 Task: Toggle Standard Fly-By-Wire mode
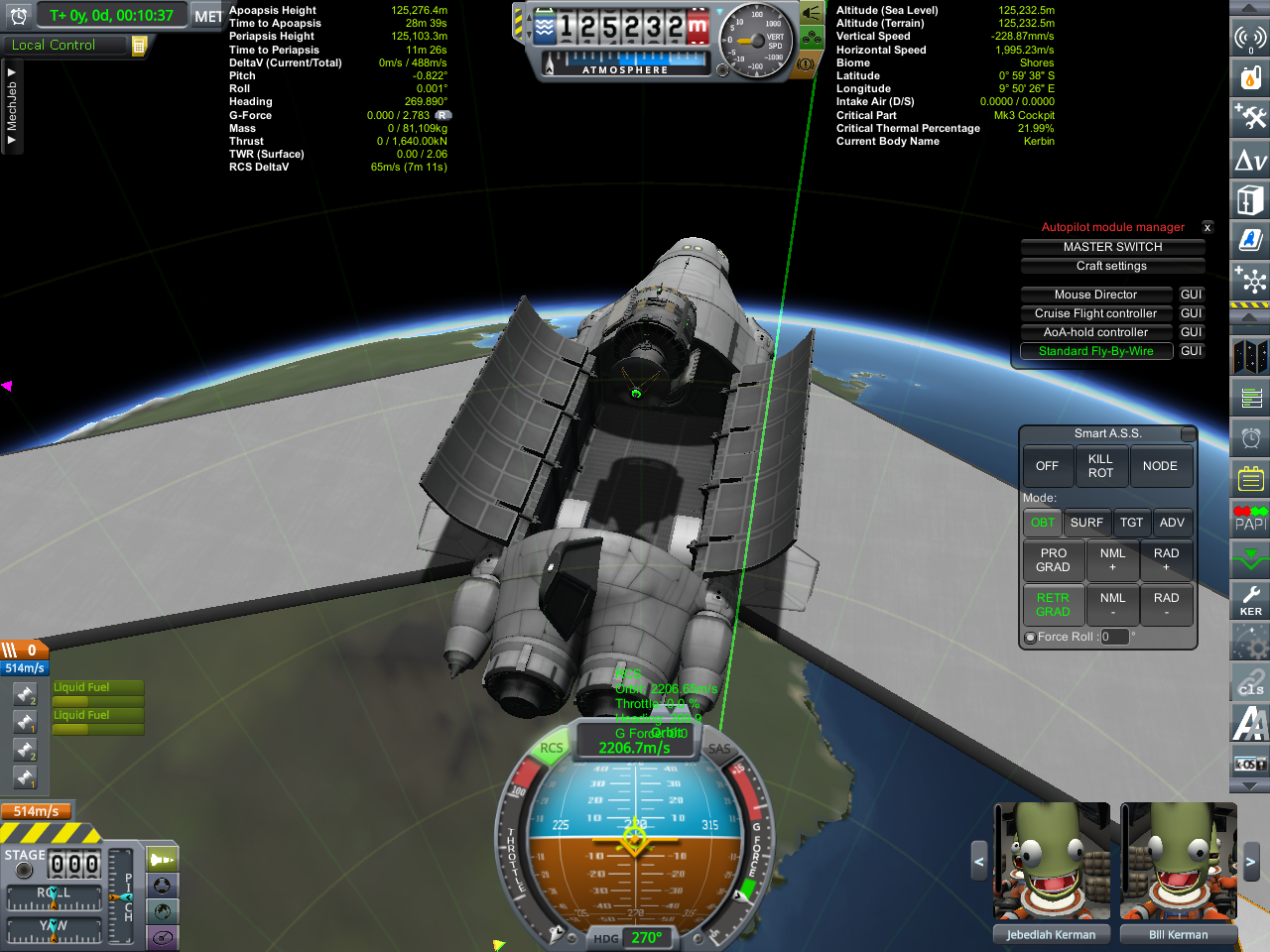point(1095,351)
